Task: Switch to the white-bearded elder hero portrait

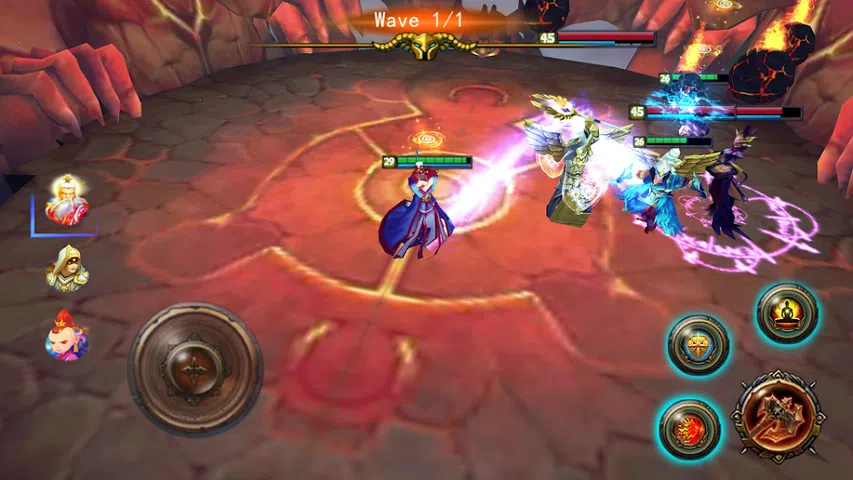Action: [x=67, y=200]
